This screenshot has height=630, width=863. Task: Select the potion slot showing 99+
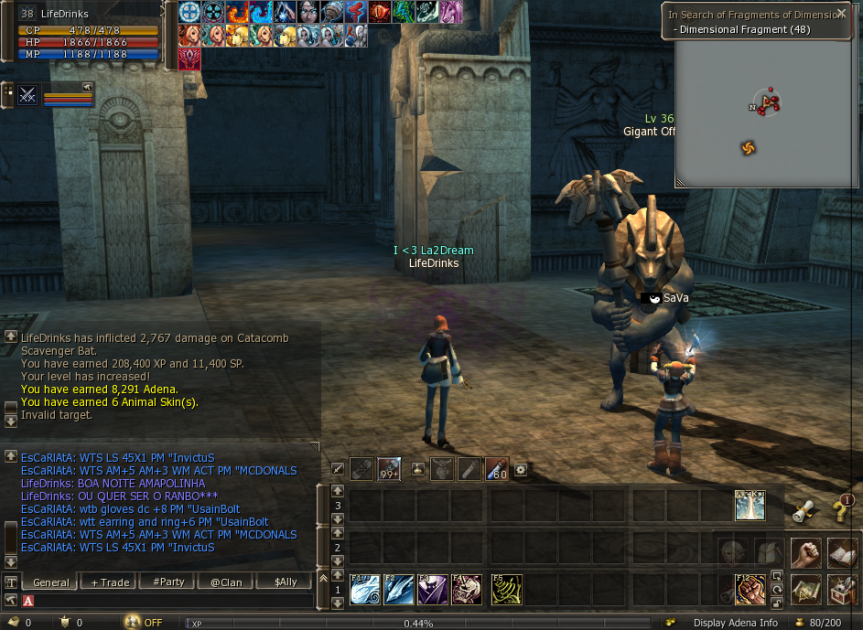389,468
